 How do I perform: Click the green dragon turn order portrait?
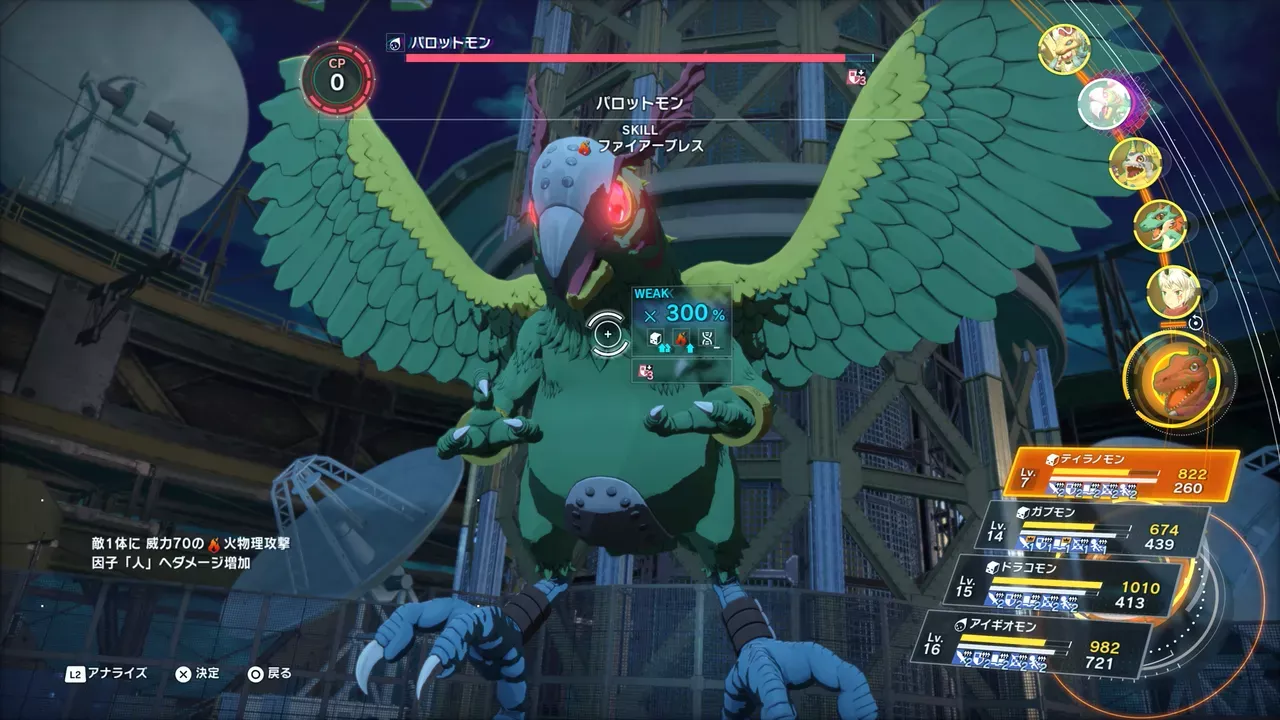pos(1160,226)
